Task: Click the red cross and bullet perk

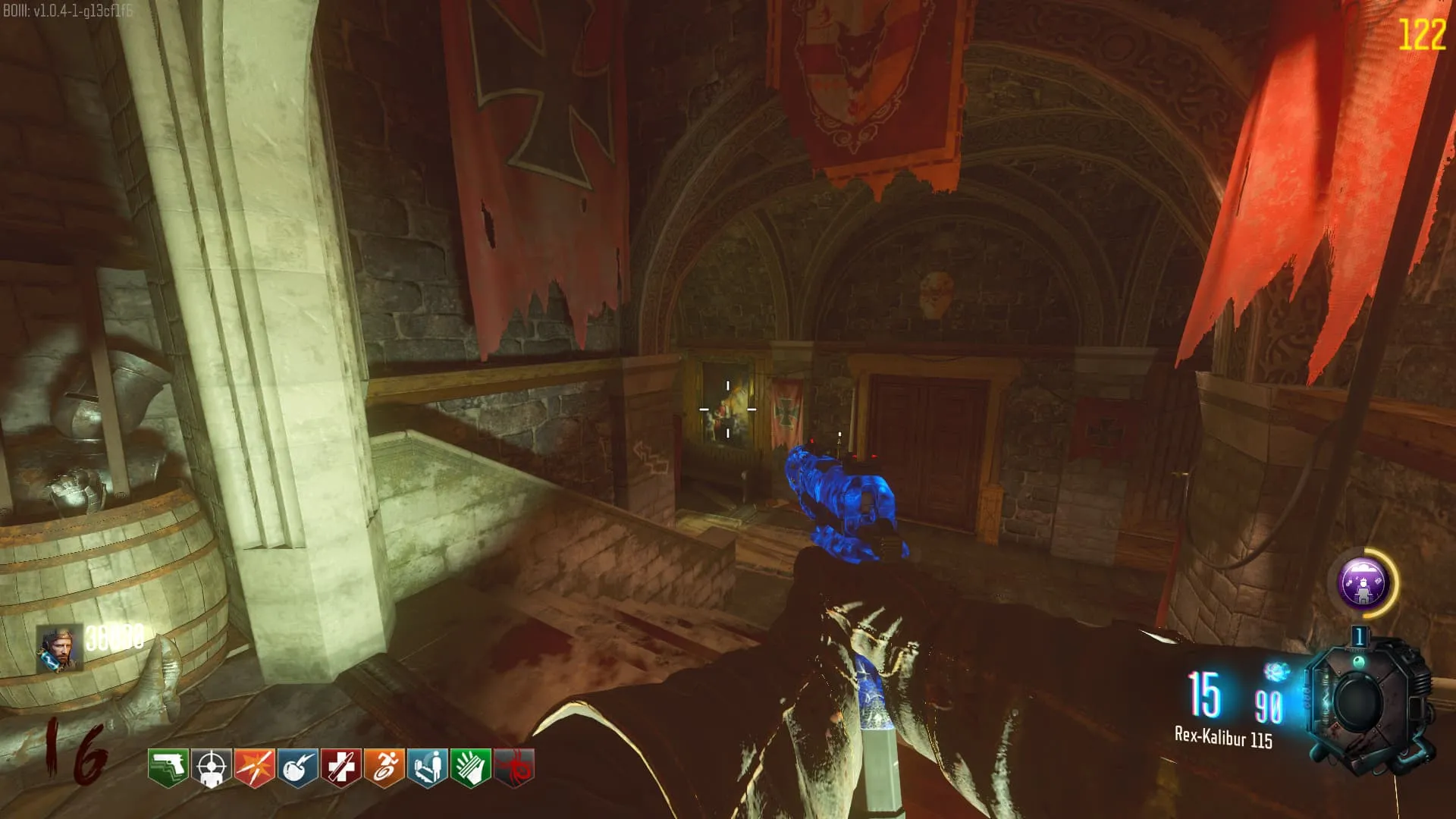Action: [x=340, y=768]
